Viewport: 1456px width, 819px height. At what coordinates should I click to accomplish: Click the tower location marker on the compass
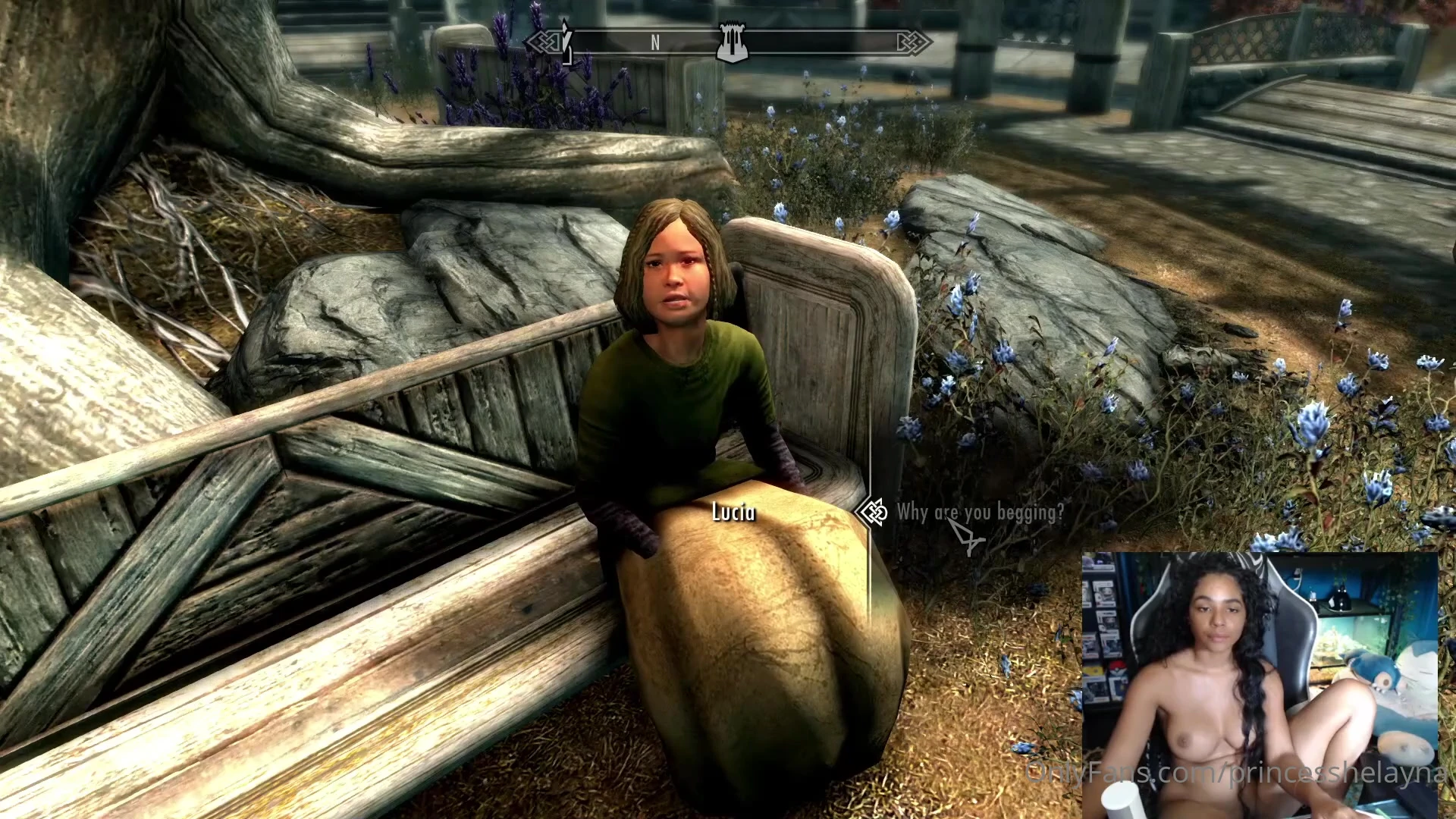[733, 42]
